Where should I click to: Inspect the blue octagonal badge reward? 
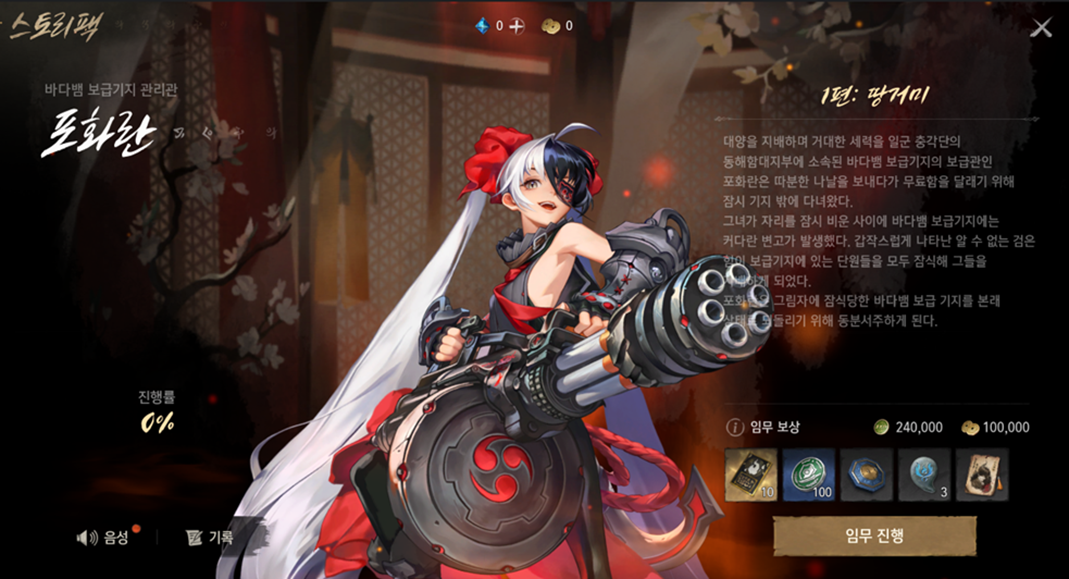[866, 474]
